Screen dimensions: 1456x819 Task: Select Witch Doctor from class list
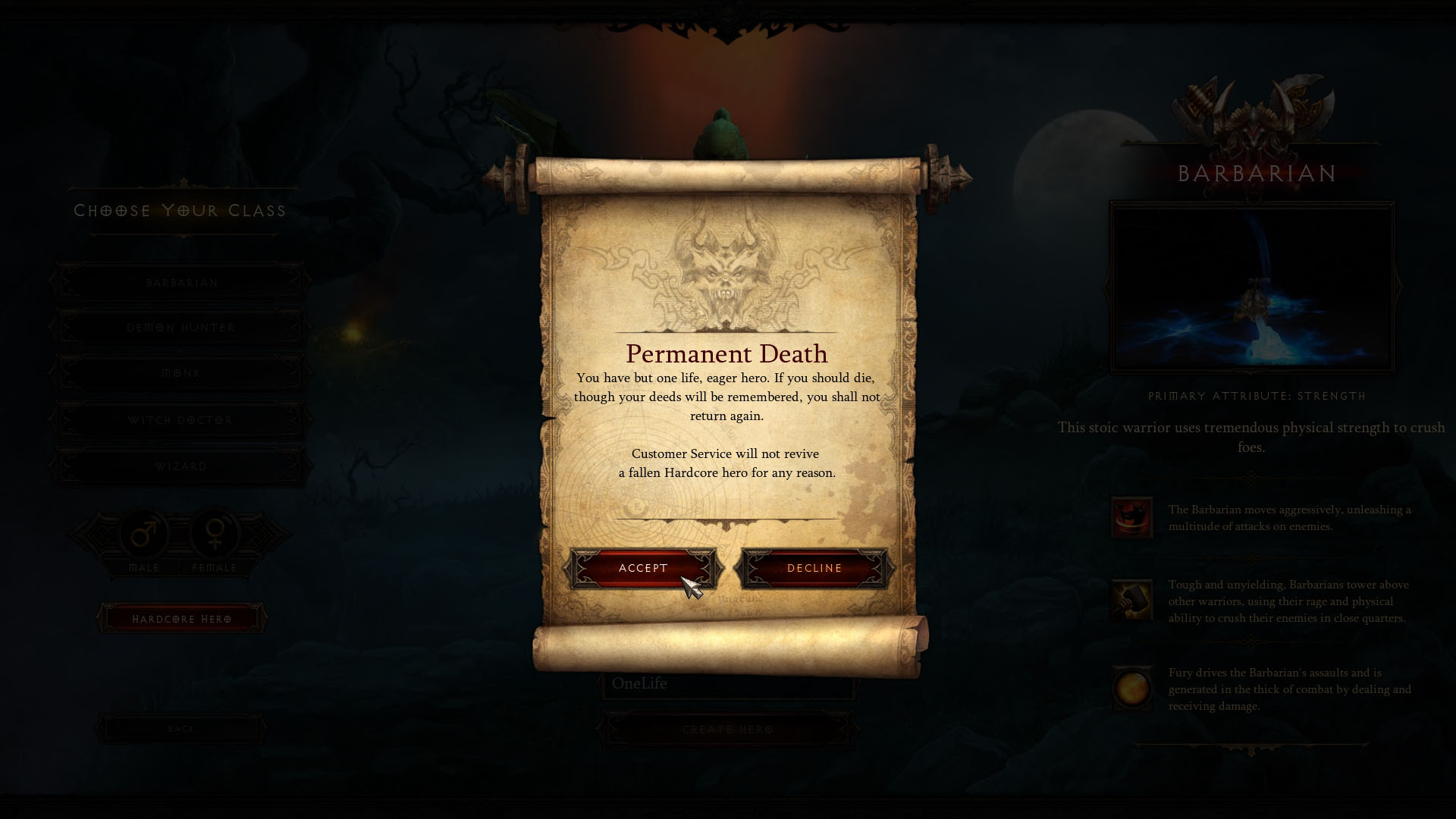(182, 420)
